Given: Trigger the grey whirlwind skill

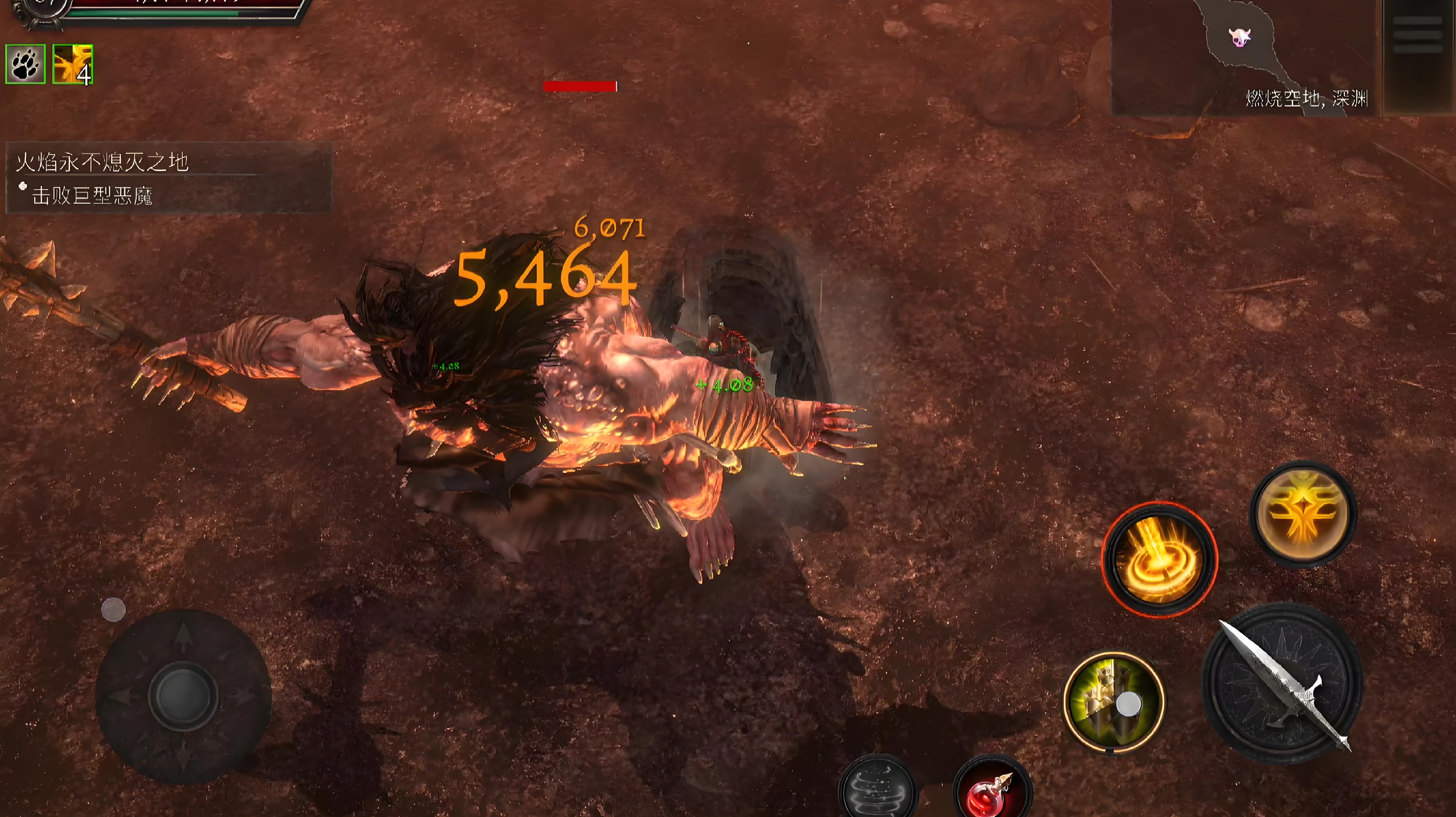Looking at the screenshot, I should click(x=878, y=788).
